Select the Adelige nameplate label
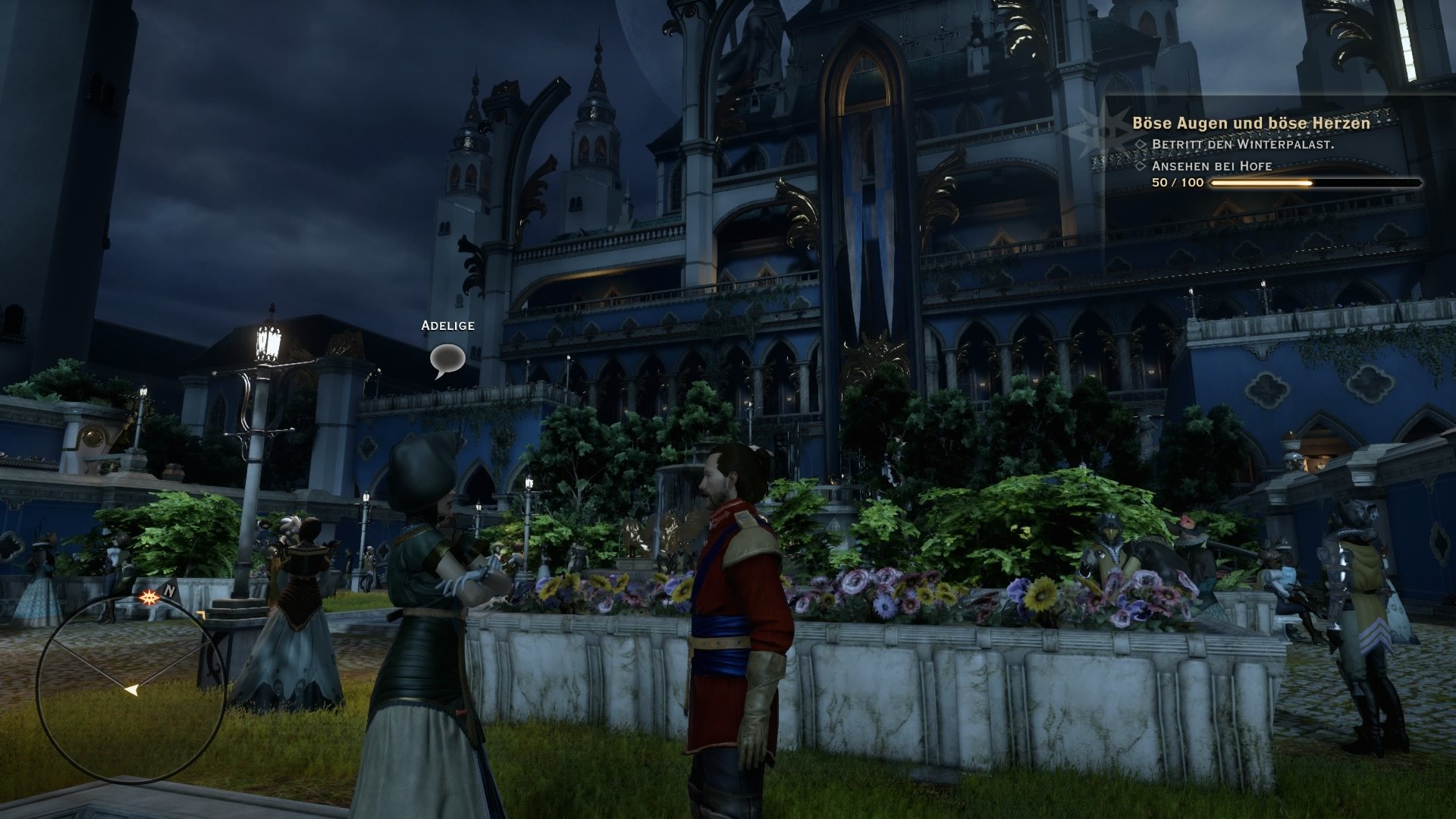Screen dimensions: 1456x819 coord(446,328)
